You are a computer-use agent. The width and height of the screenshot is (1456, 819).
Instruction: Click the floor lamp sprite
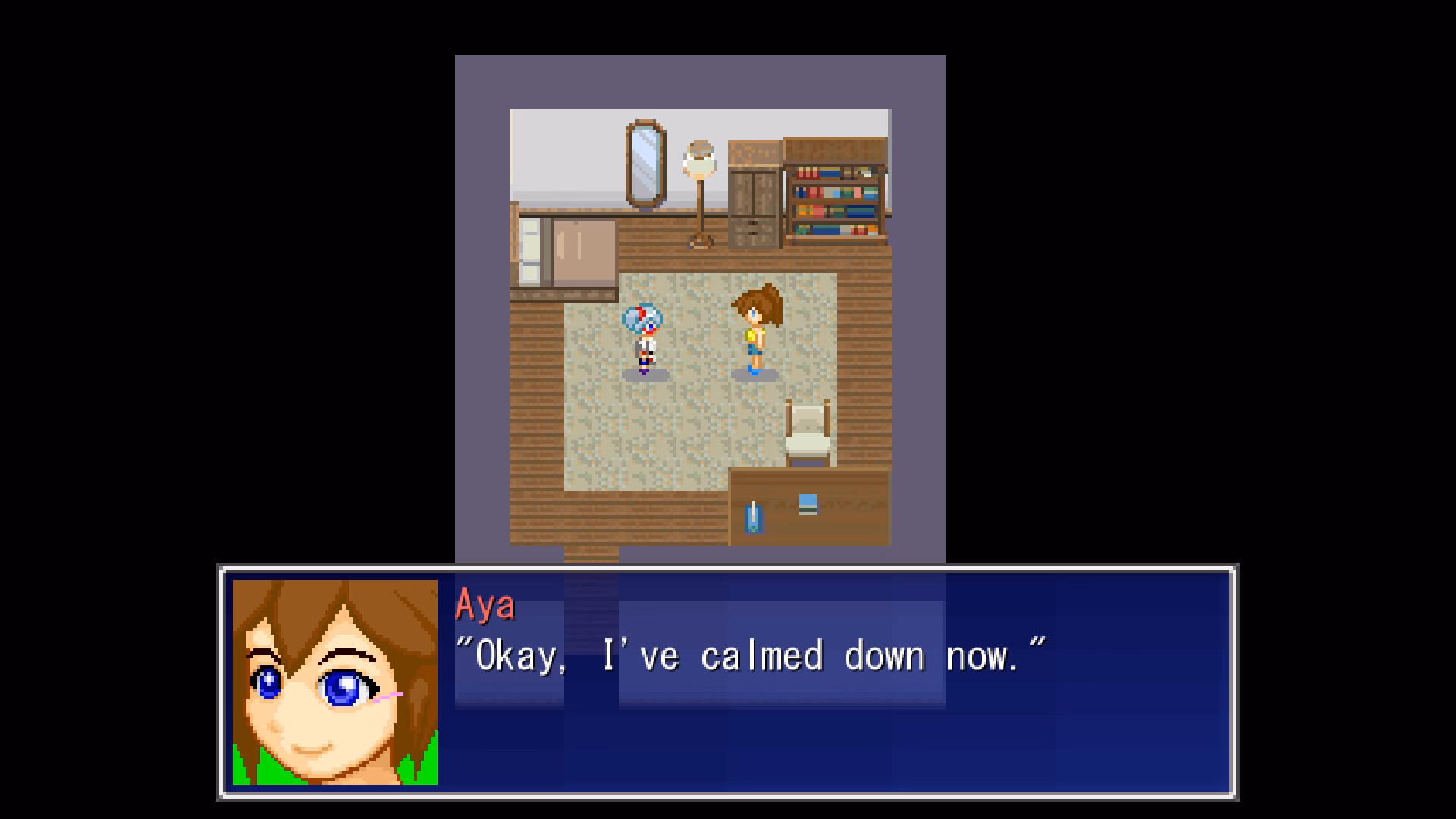(x=699, y=190)
